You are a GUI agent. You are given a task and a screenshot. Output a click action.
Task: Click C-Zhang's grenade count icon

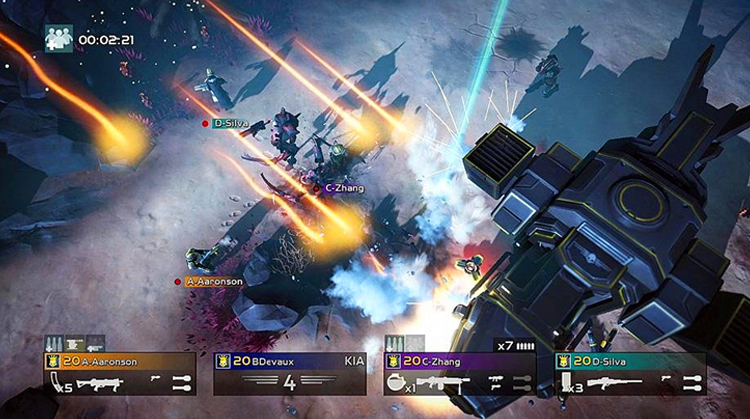397,382
